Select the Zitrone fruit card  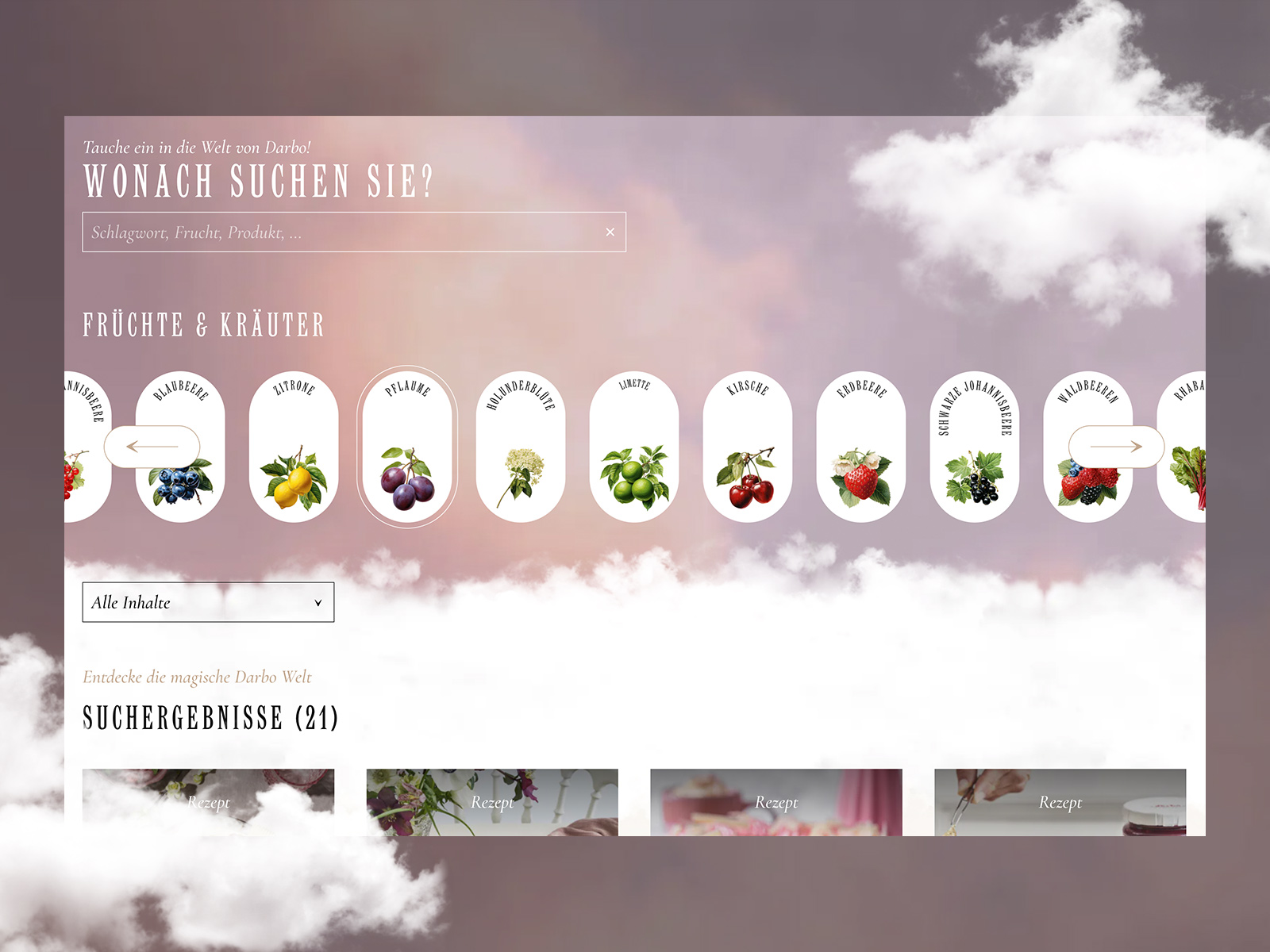pyautogui.click(x=294, y=447)
